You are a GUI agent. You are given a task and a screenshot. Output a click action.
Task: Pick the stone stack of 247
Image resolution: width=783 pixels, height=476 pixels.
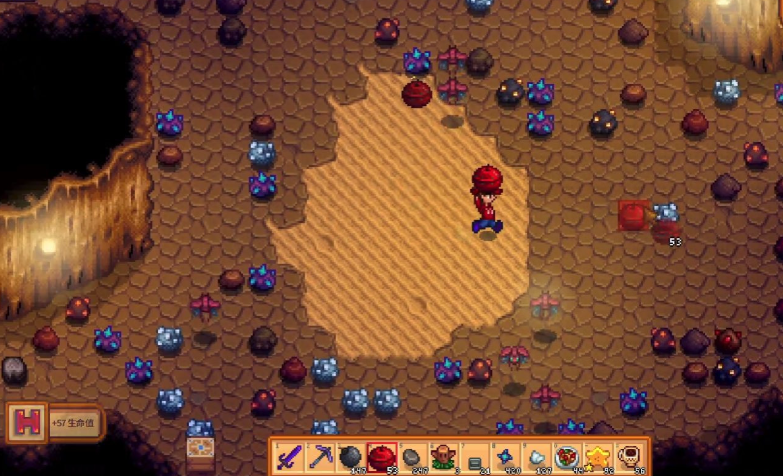tap(413, 458)
